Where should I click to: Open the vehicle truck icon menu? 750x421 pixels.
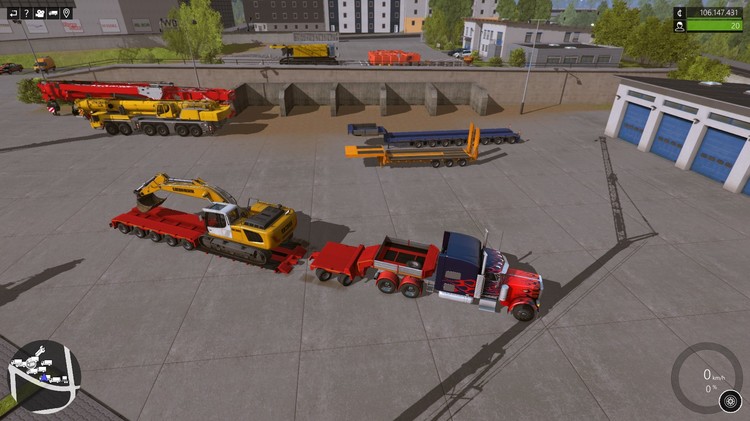(53, 13)
